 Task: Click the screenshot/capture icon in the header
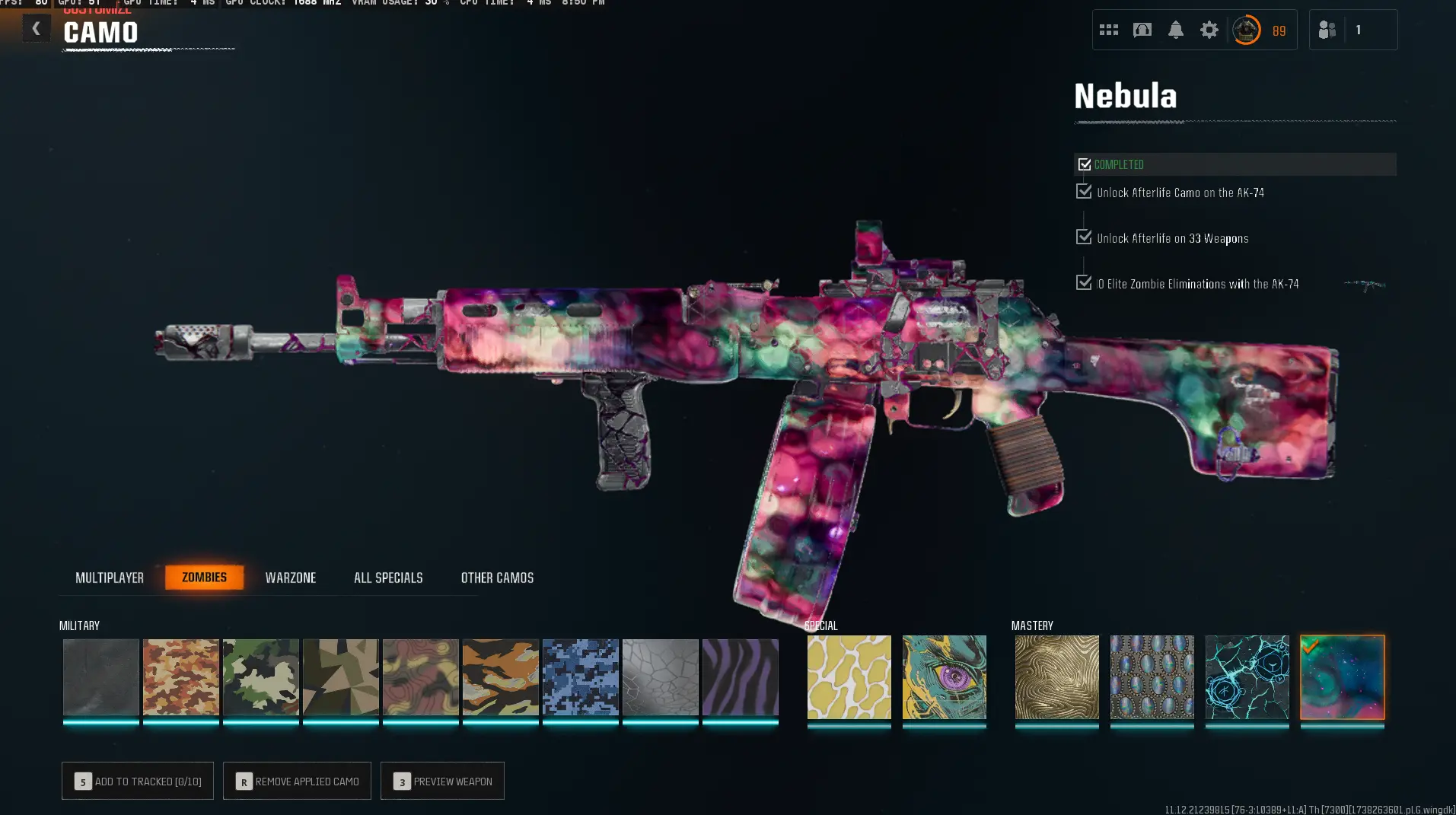click(x=1142, y=29)
